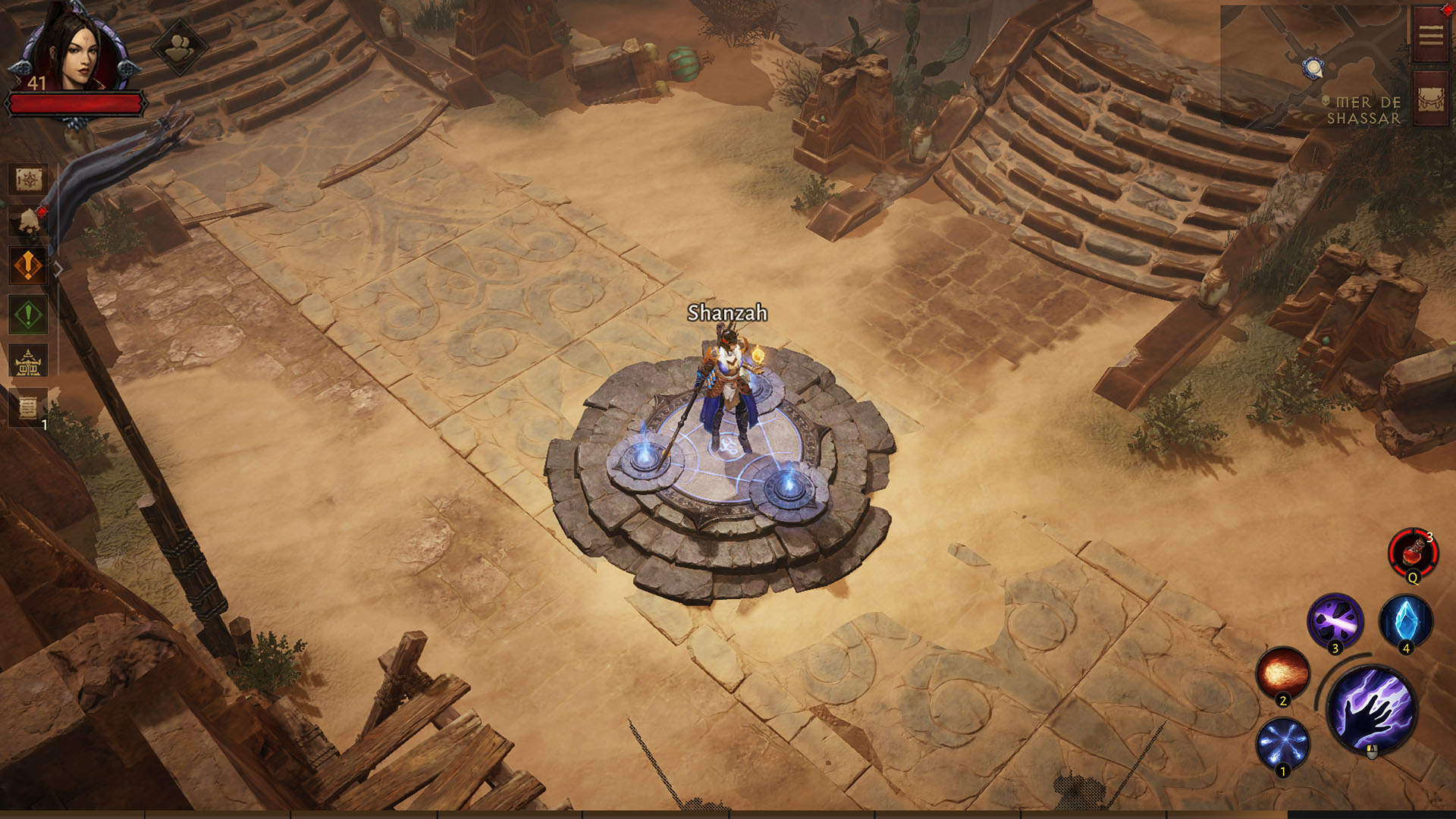Open the party members icon
This screenshot has height=819, width=1456.
(179, 49)
